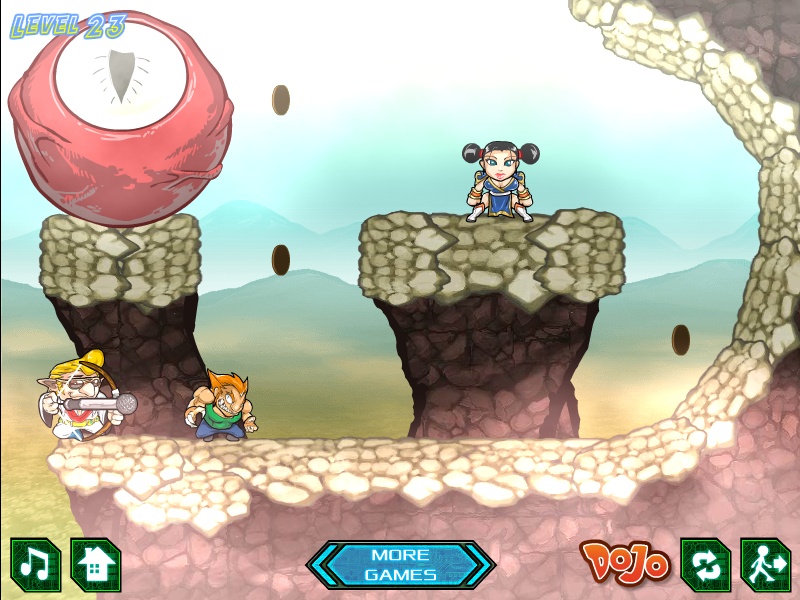The height and width of the screenshot is (600, 800).
Task: Toggle the music note button
Action: click(x=35, y=565)
